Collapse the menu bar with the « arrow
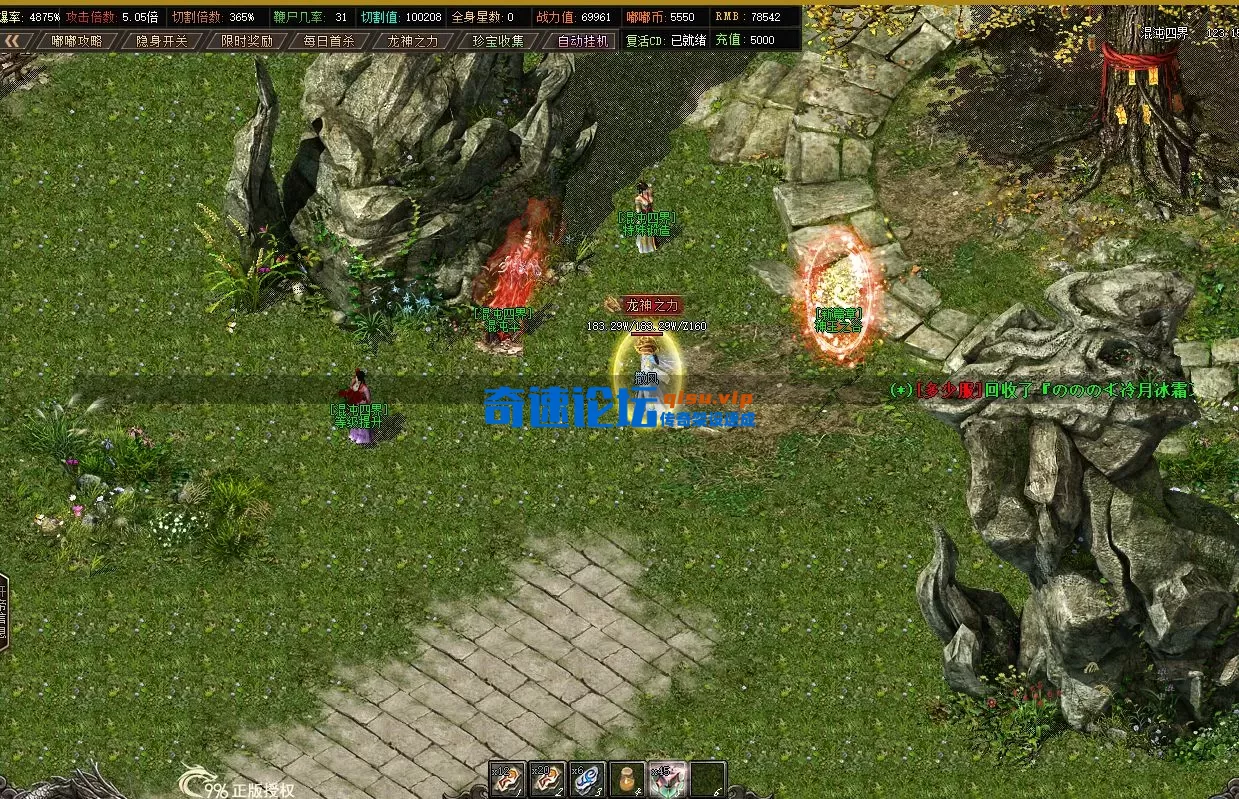The width and height of the screenshot is (1239, 799). coord(14,41)
